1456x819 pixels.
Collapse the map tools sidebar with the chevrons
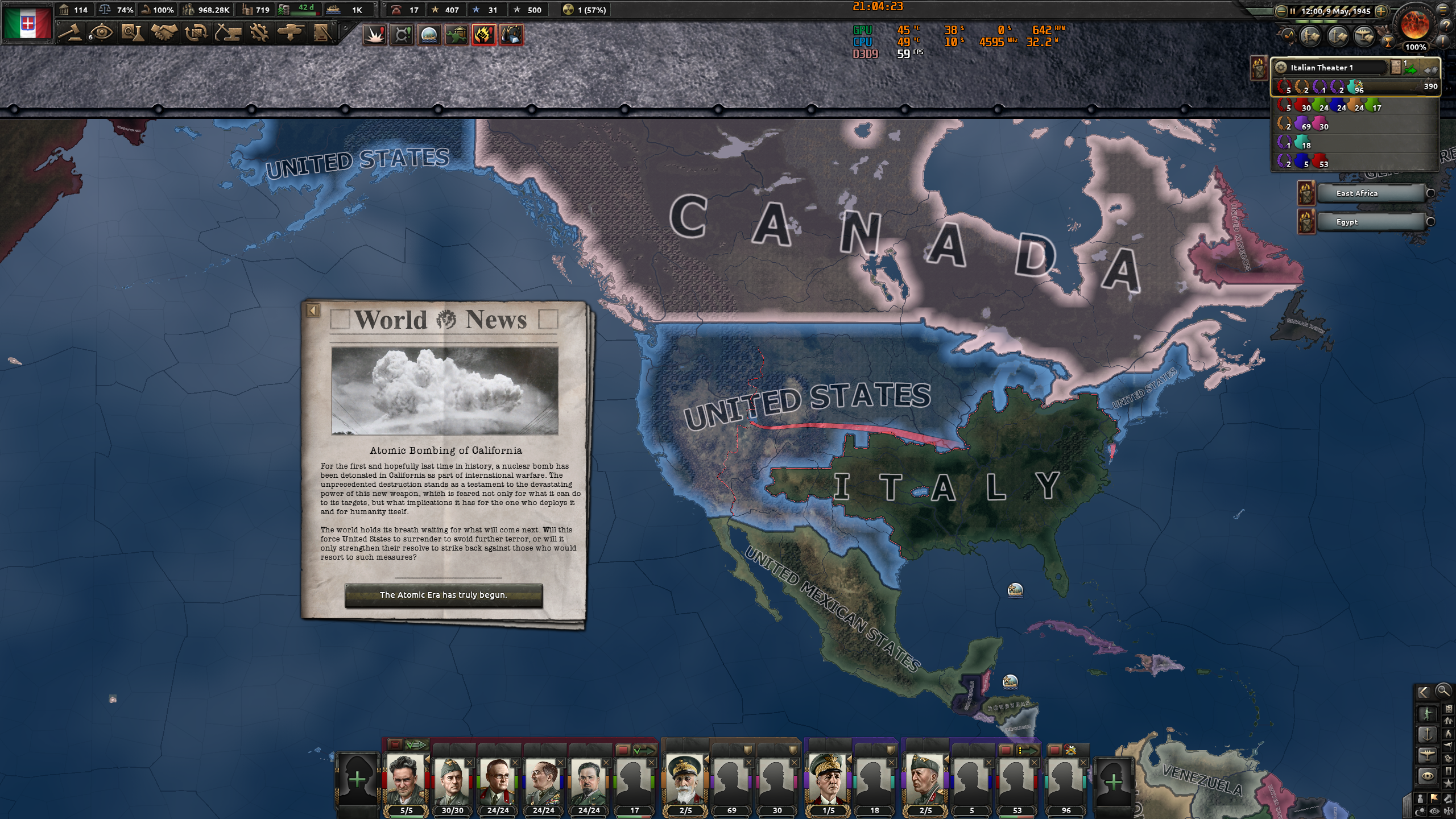click(1423, 692)
